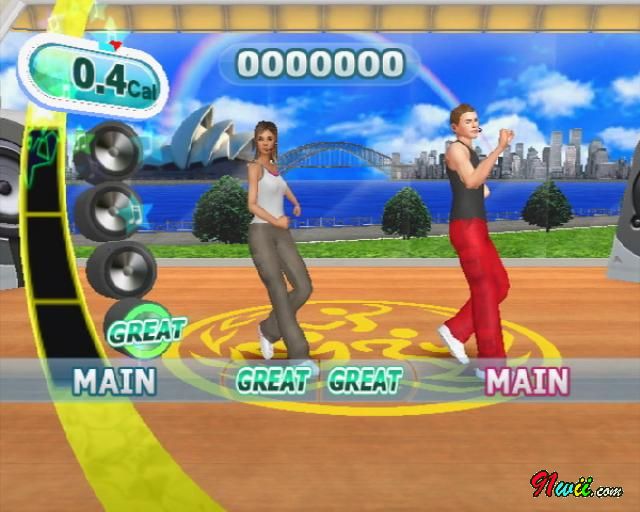640x512 pixels.
Task: Select the green speaker marker labeled GREAT
Action: [x=146, y=329]
